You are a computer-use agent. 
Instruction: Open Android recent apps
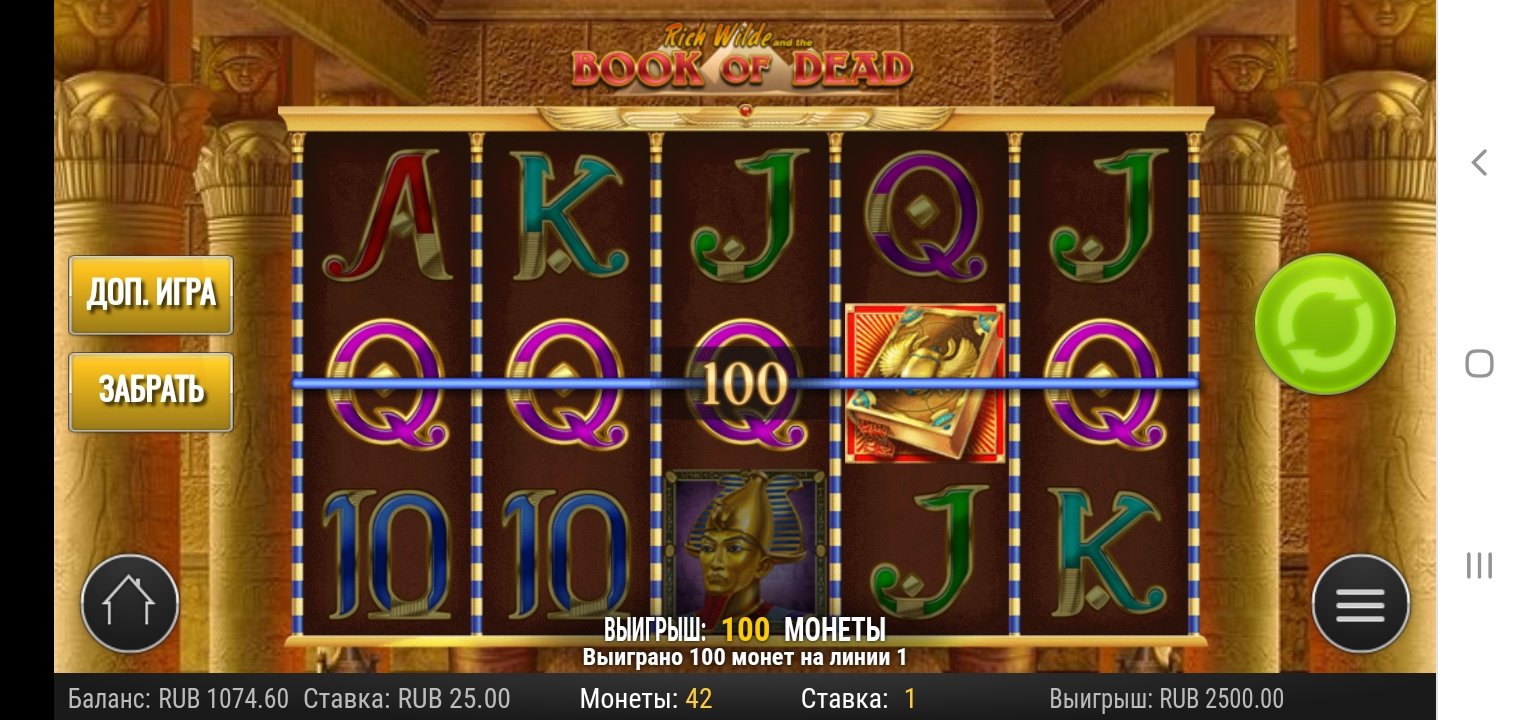click(x=1479, y=565)
